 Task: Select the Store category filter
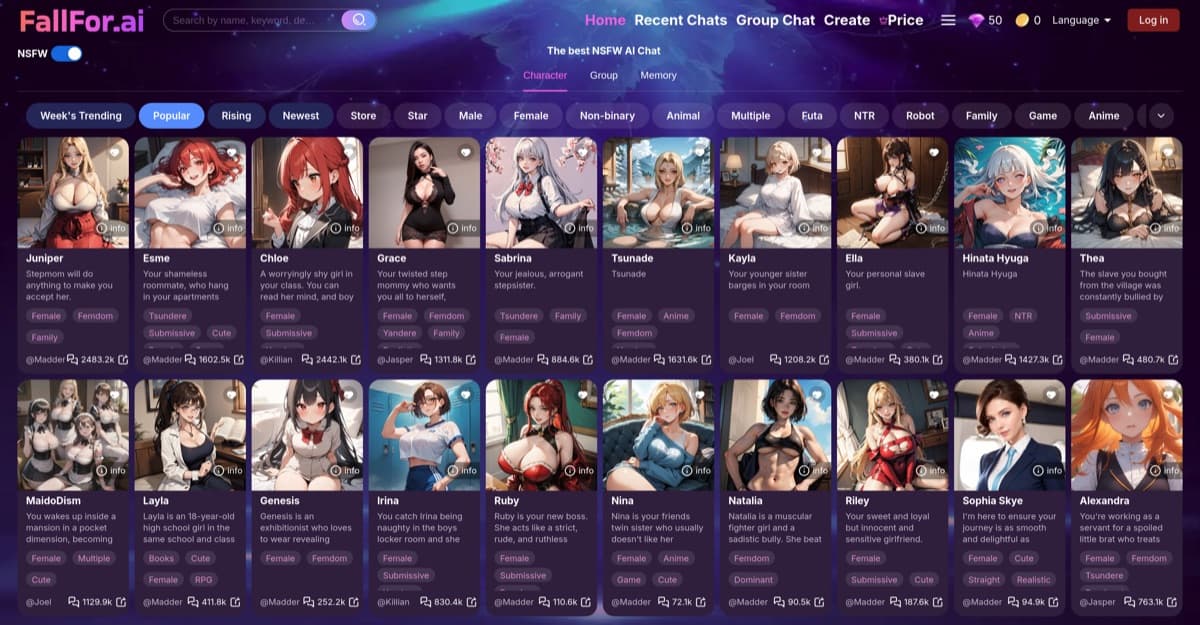pos(363,116)
